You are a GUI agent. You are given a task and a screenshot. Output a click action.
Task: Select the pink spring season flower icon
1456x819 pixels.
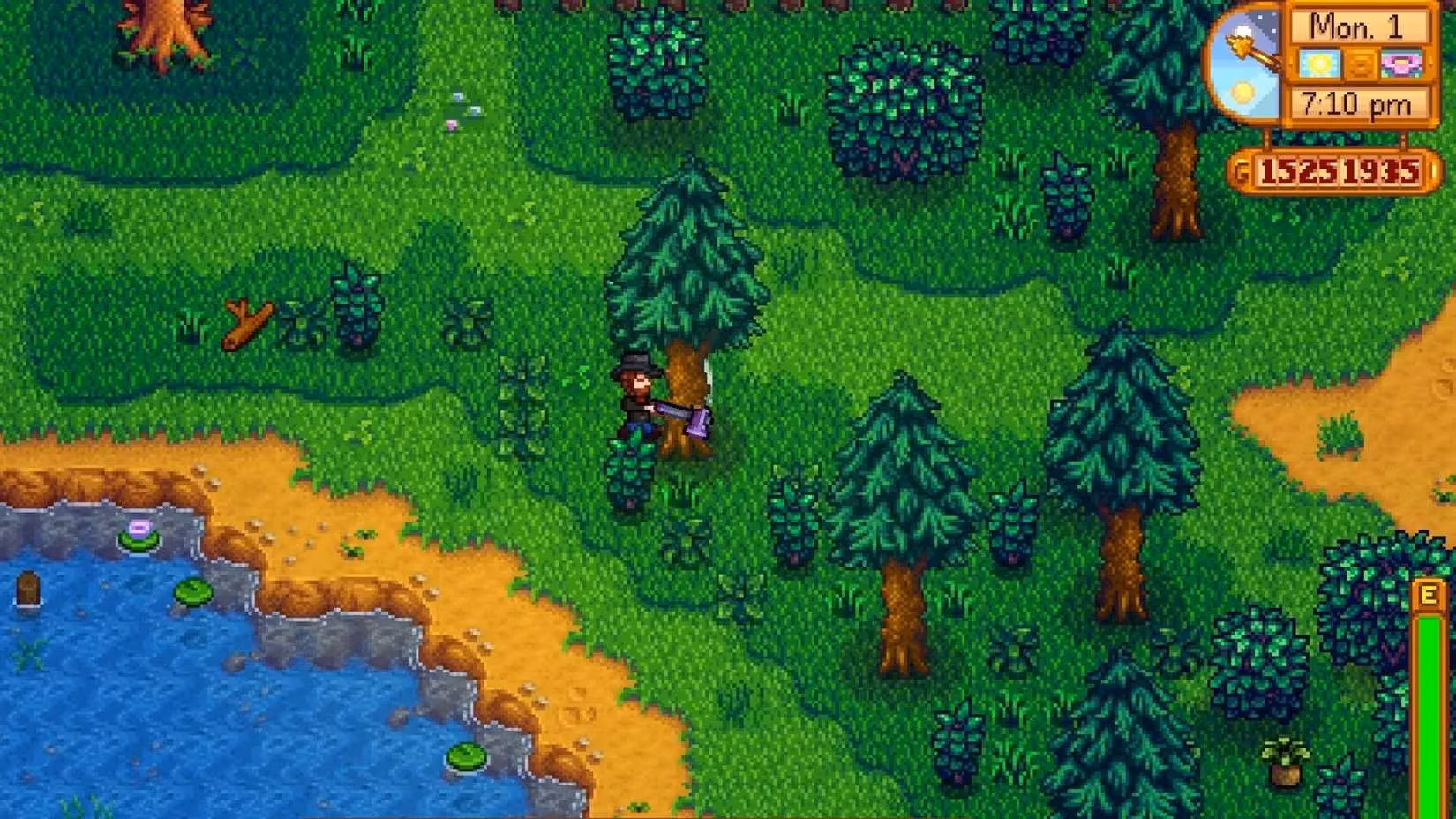coord(1400,64)
